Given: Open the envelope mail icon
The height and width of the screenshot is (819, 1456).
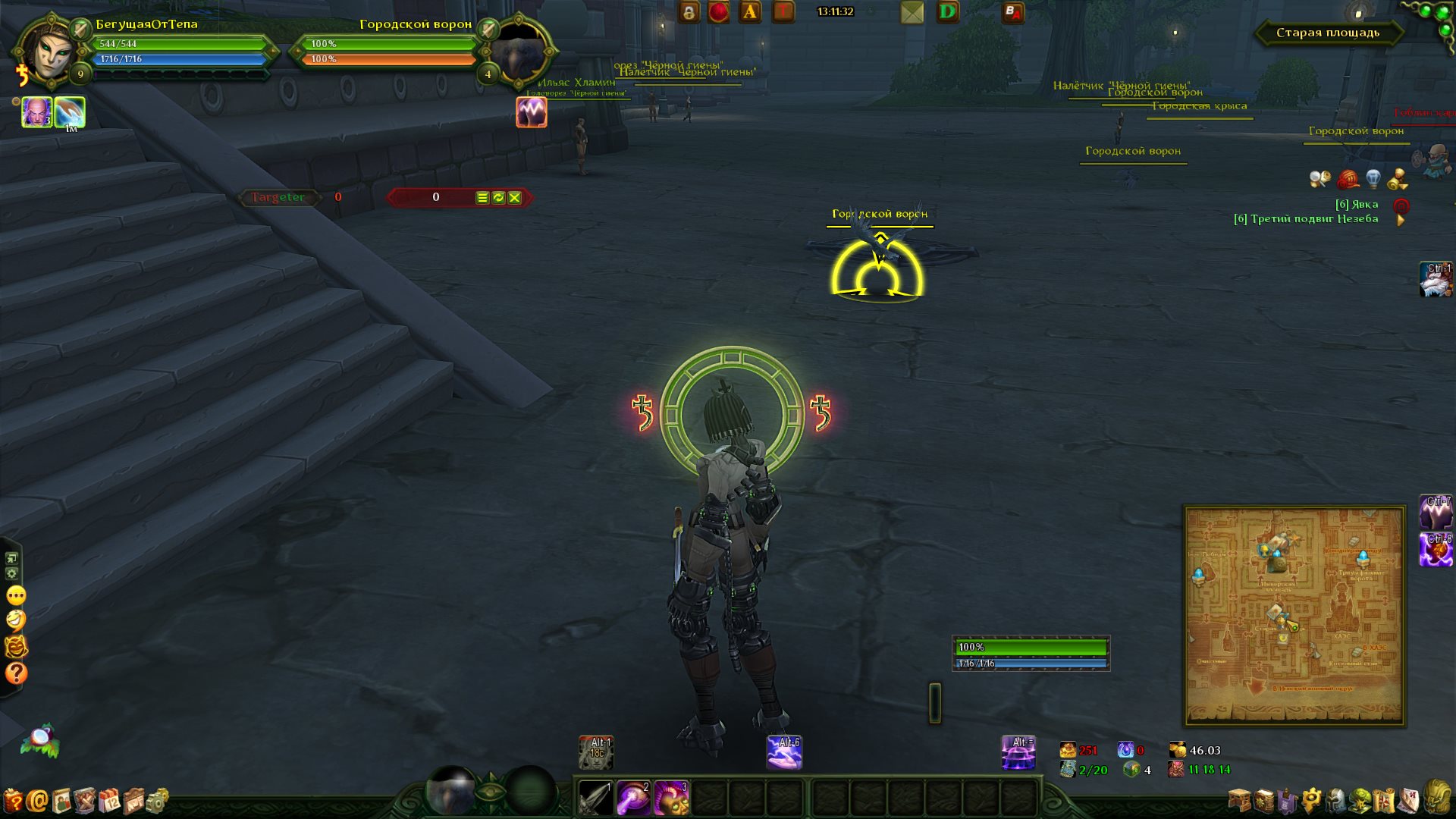Looking at the screenshot, I should [x=912, y=12].
